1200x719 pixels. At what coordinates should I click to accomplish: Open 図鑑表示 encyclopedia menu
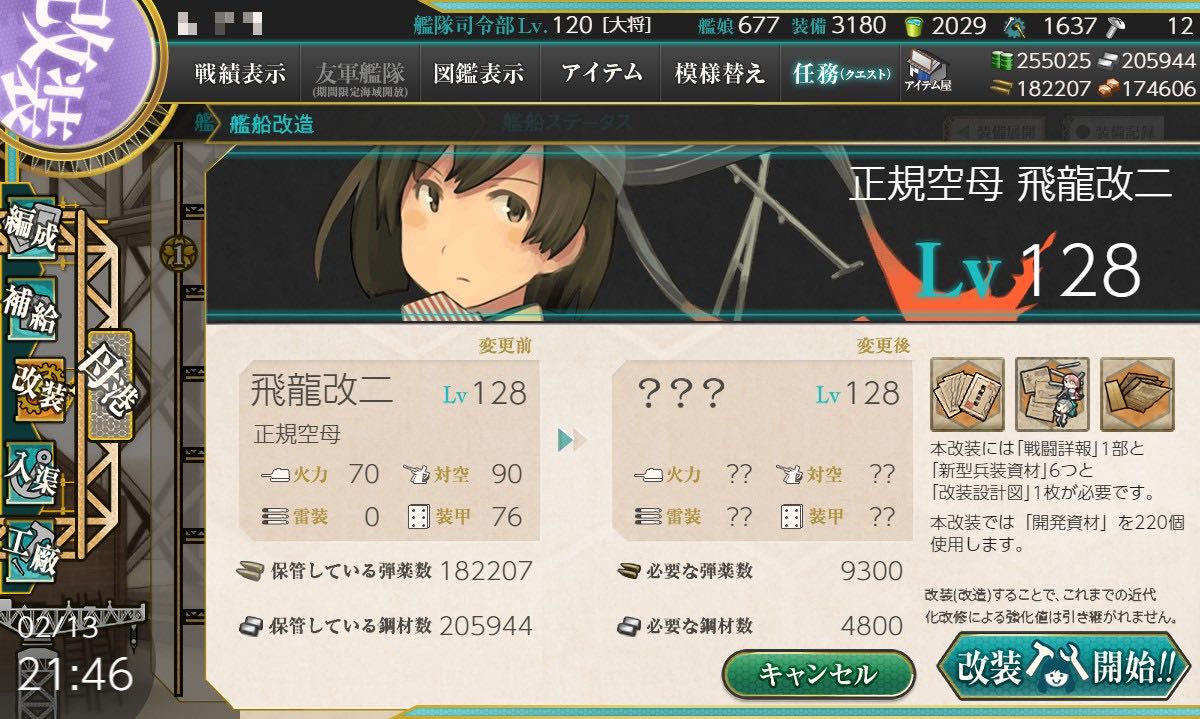[479, 74]
